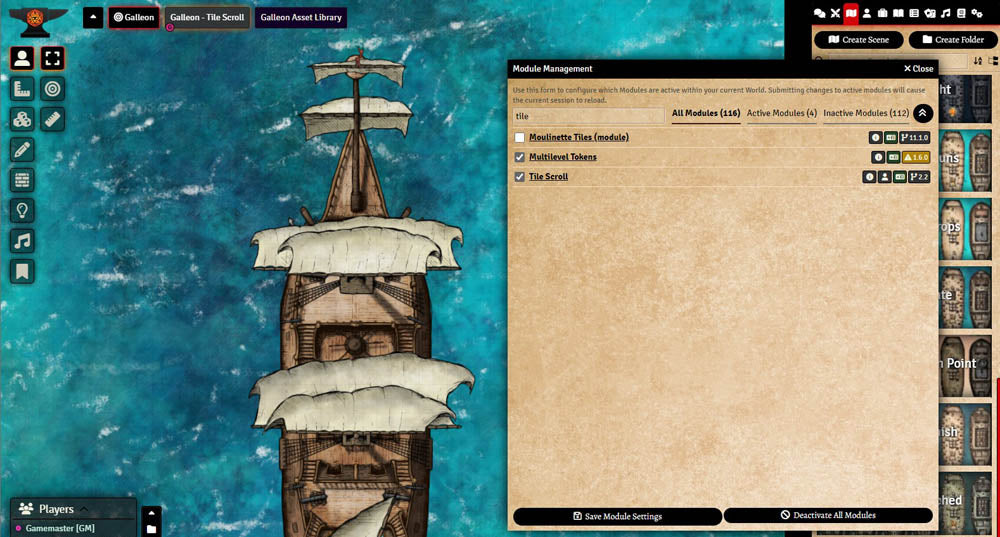Focus the module search filter field
1000x537 pixels.
[588, 116]
